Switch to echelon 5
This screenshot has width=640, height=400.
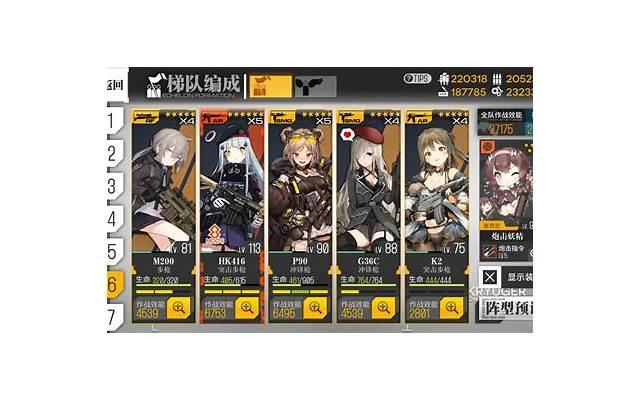pos(114,252)
